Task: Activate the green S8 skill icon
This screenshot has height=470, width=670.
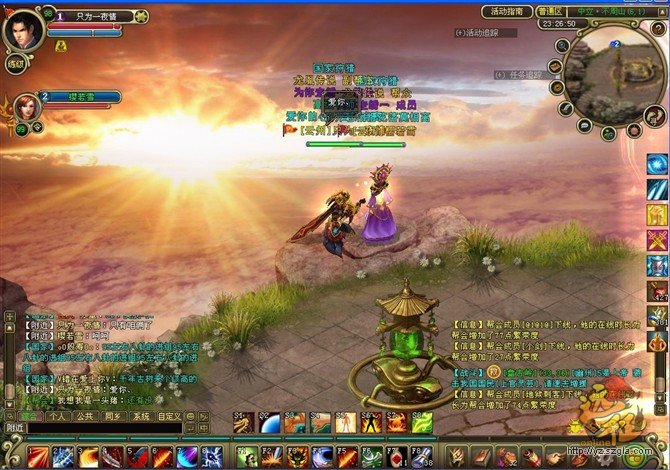Action: pyautogui.click(x=422, y=423)
